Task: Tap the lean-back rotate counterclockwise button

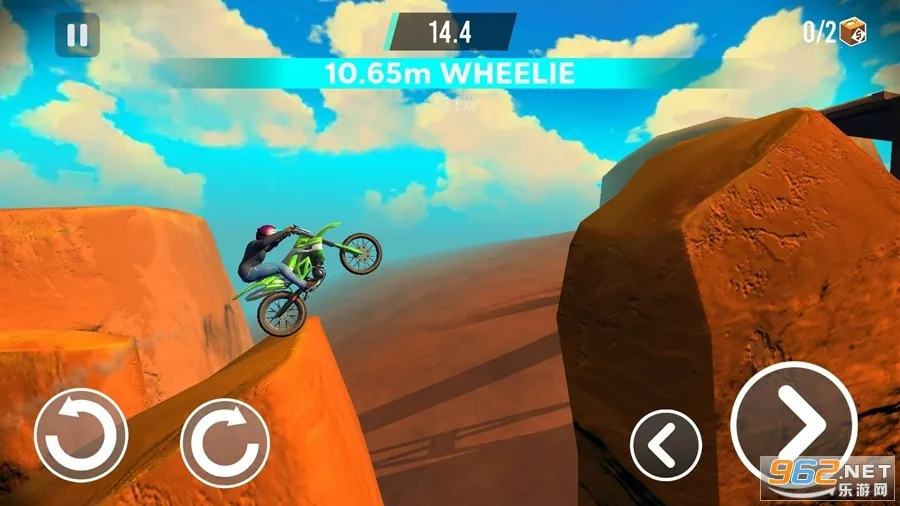Action: pyautogui.click(x=81, y=435)
